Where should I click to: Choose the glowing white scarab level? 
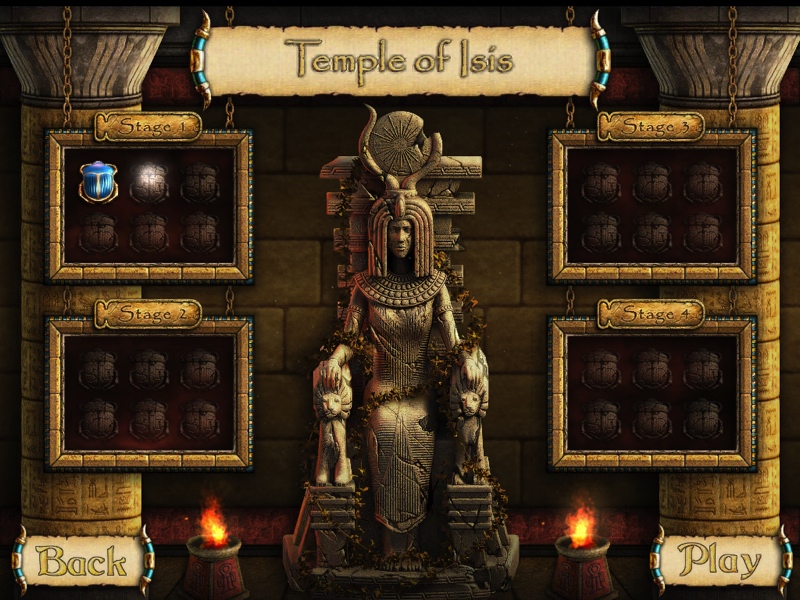[x=150, y=182]
